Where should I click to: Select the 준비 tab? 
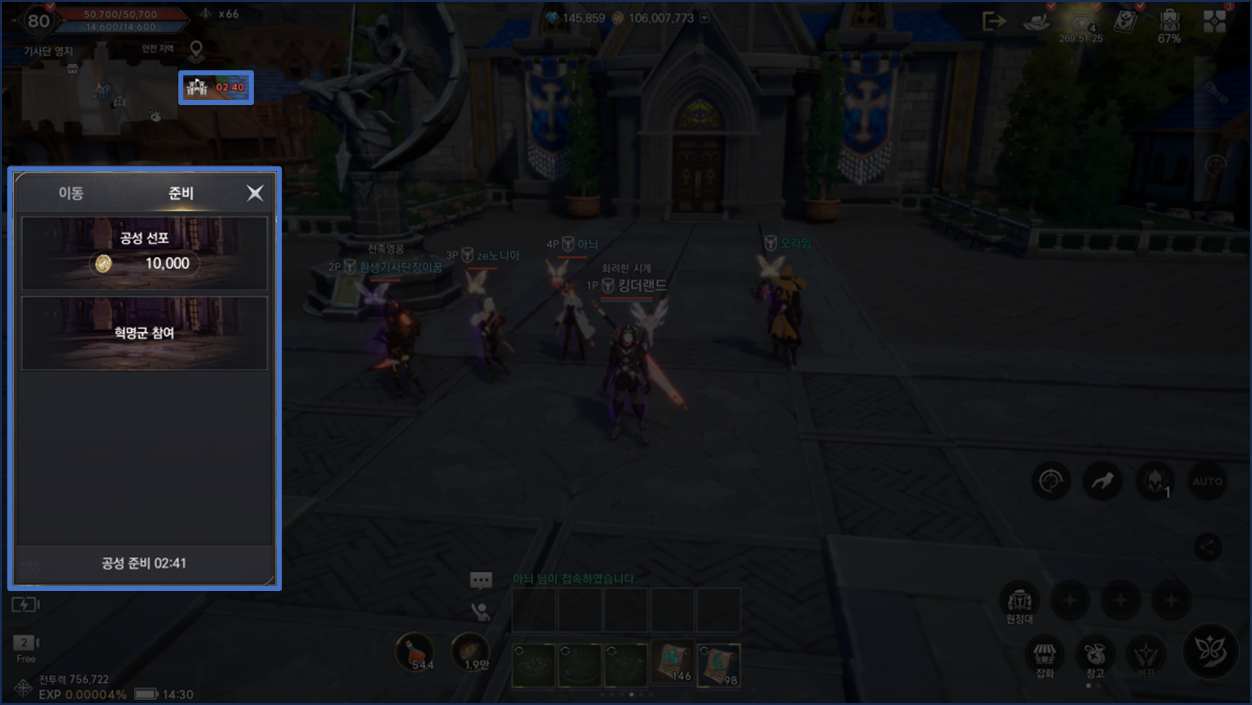[x=181, y=193]
